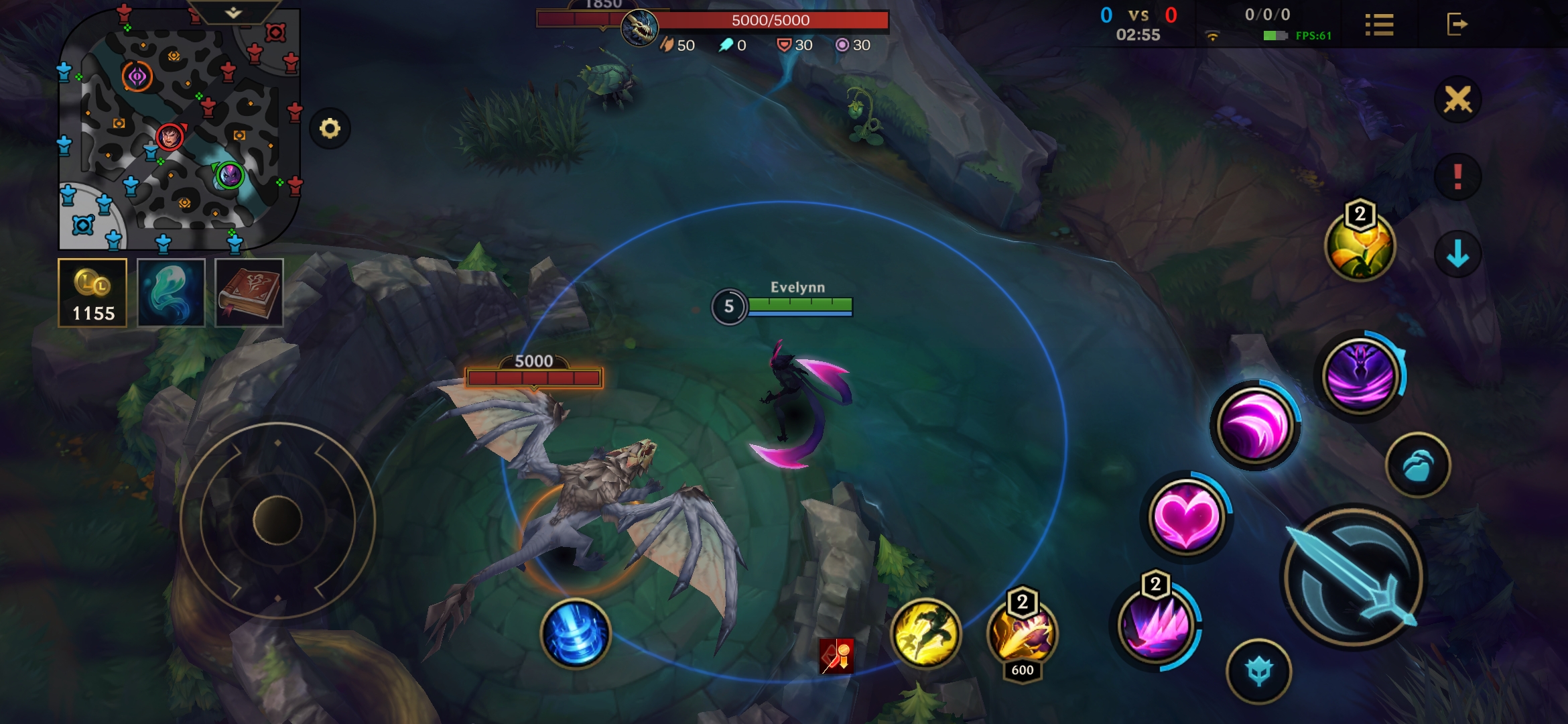Open the settings gear beside the minimap
Screen dimensions: 1568x724
(x=329, y=127)
